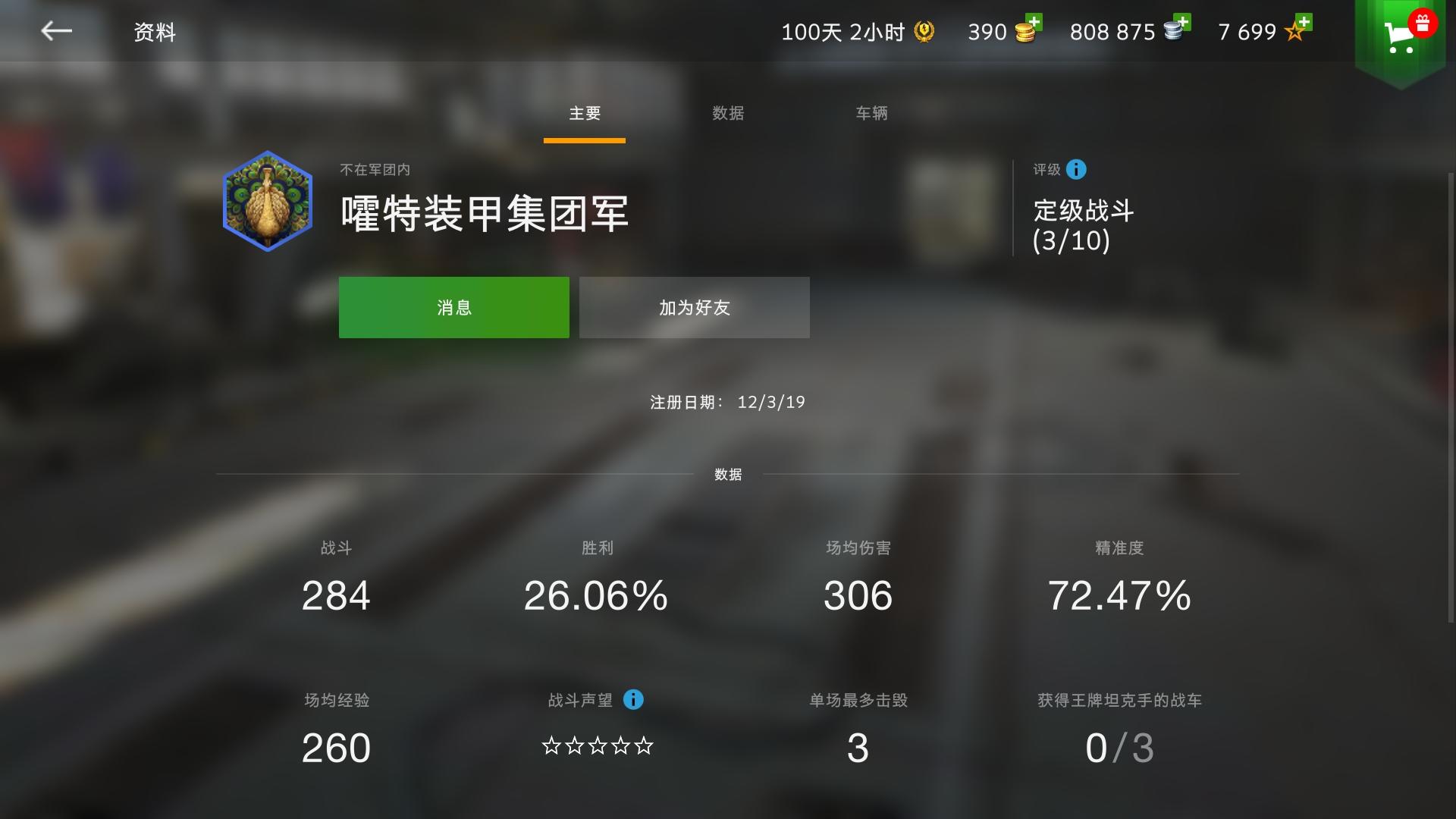
Task: Open the 数据 statistics section
Action: [728, 475]
